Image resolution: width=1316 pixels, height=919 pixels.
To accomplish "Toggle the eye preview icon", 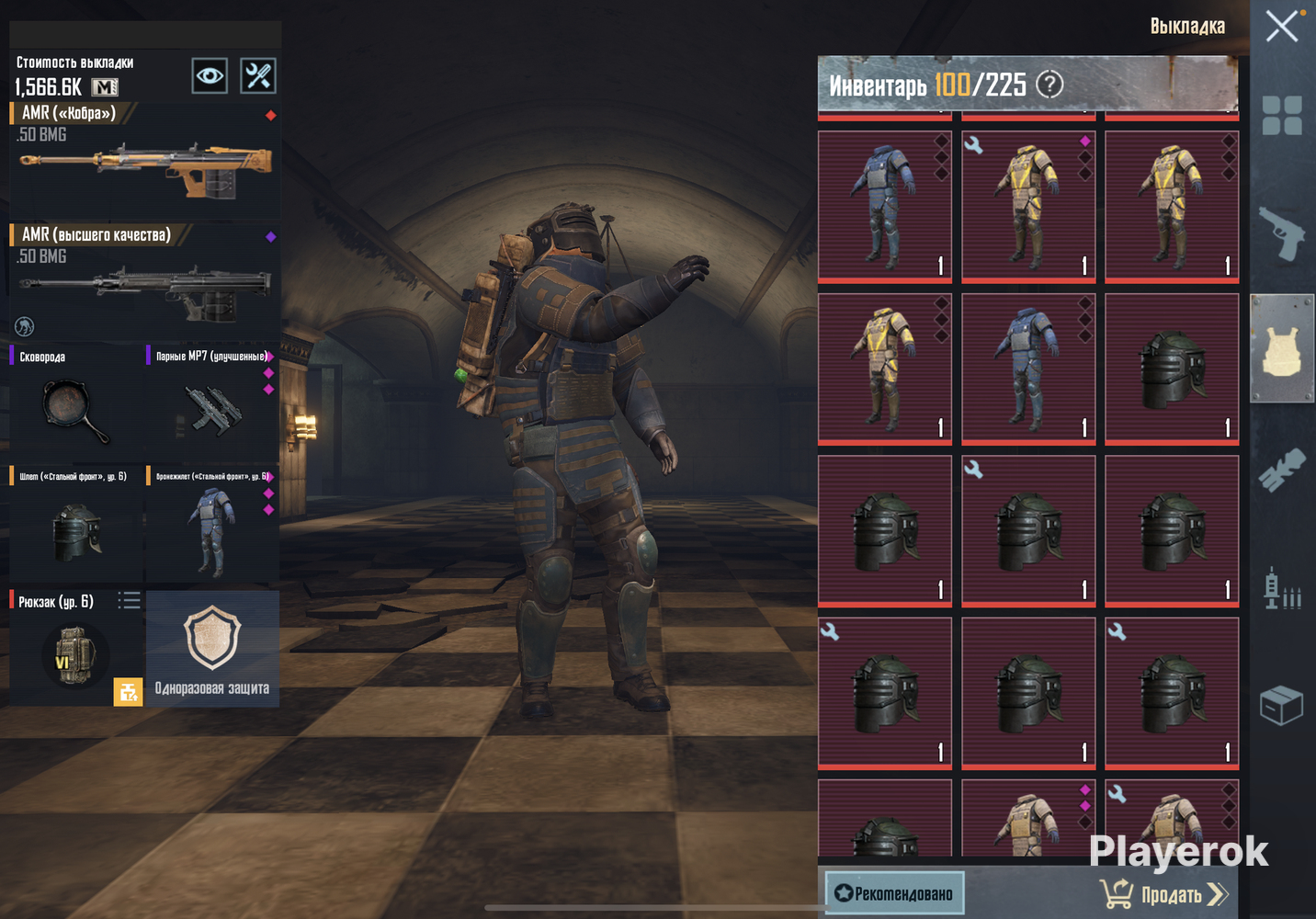I will [x=210, y=75].
